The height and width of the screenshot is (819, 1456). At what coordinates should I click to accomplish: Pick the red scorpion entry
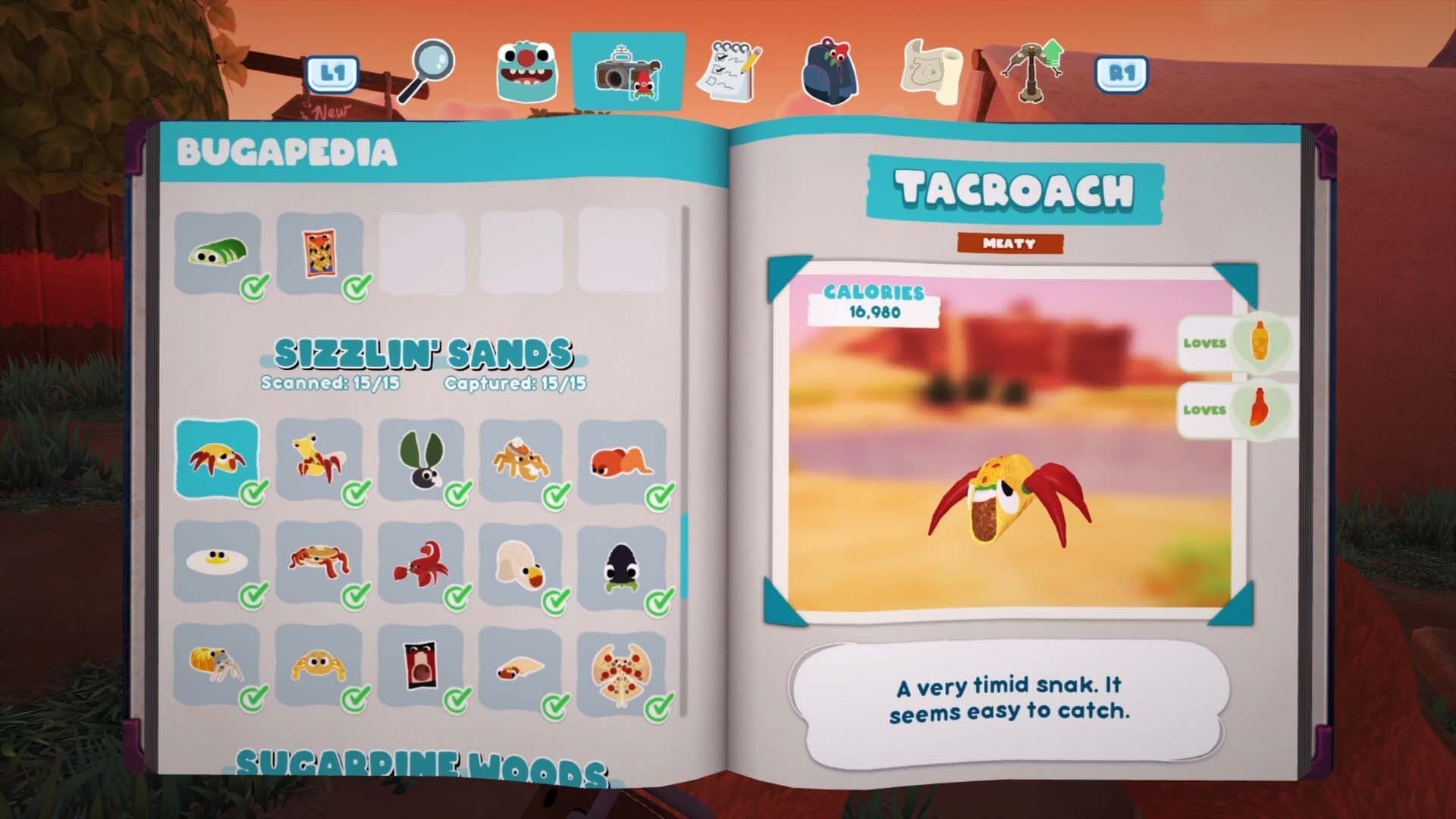click(421, 562)
